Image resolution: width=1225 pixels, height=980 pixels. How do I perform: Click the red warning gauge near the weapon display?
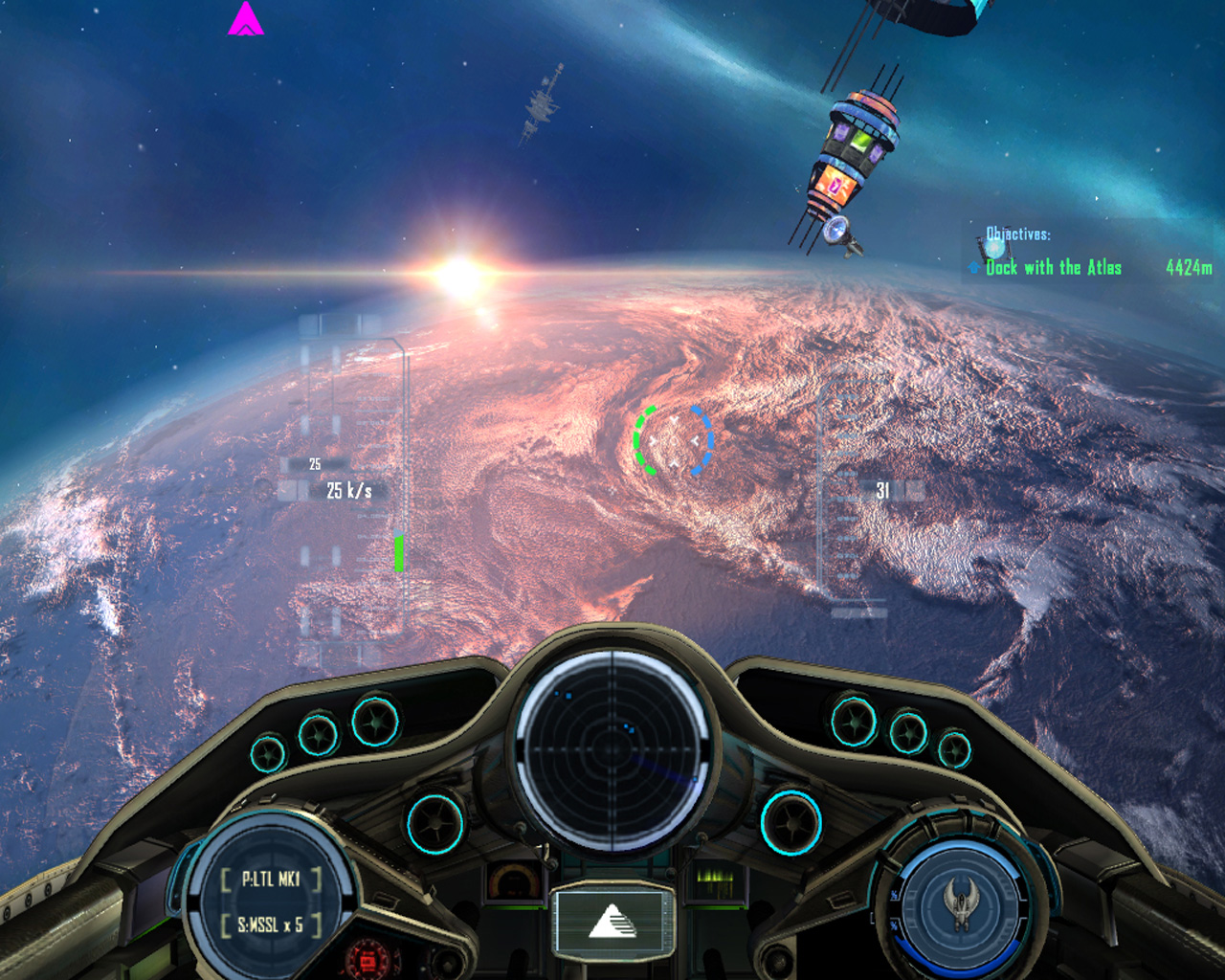pos(367,958)
